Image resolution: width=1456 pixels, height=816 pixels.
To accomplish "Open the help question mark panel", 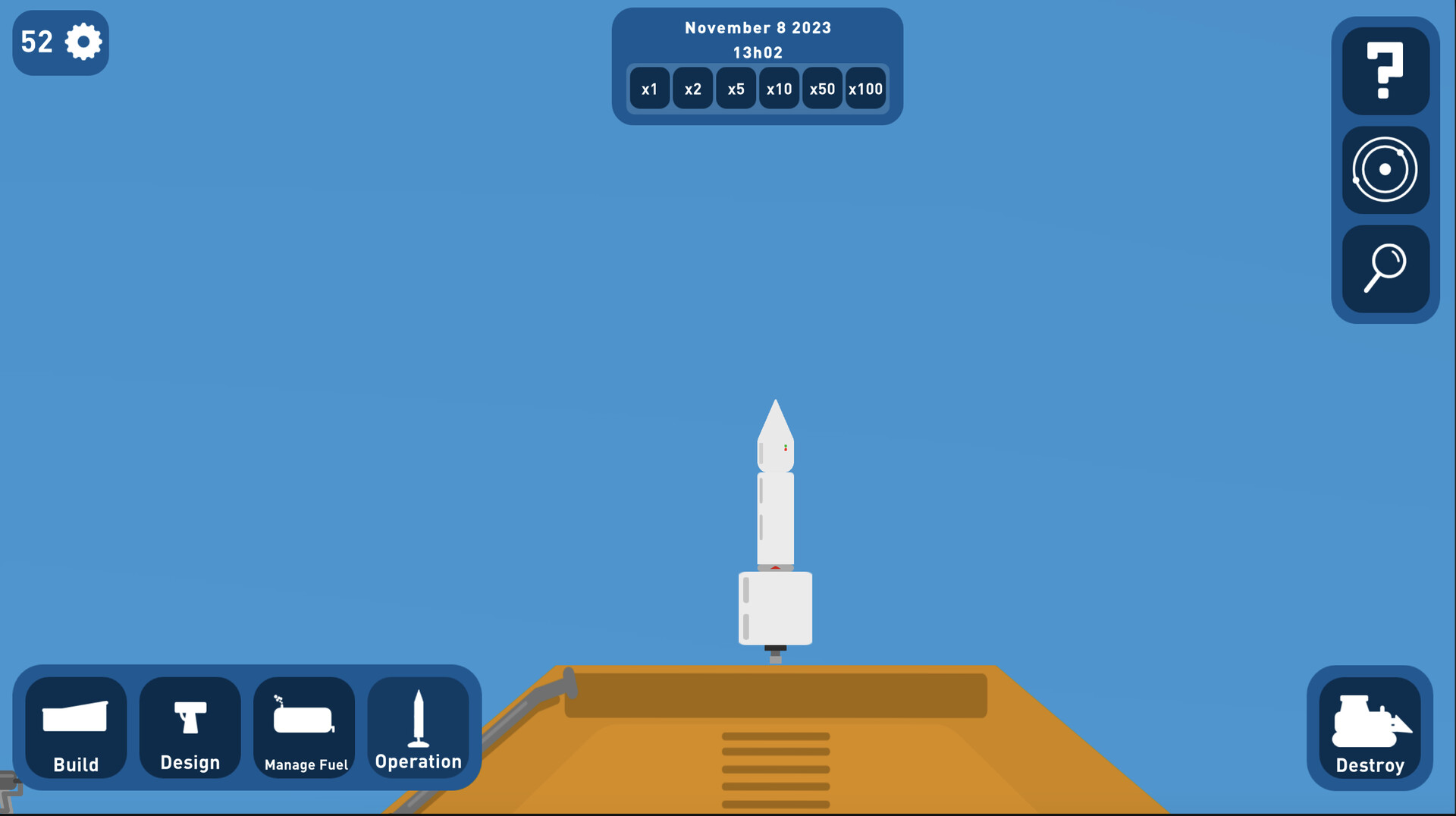I will (x=1385, y=70).
